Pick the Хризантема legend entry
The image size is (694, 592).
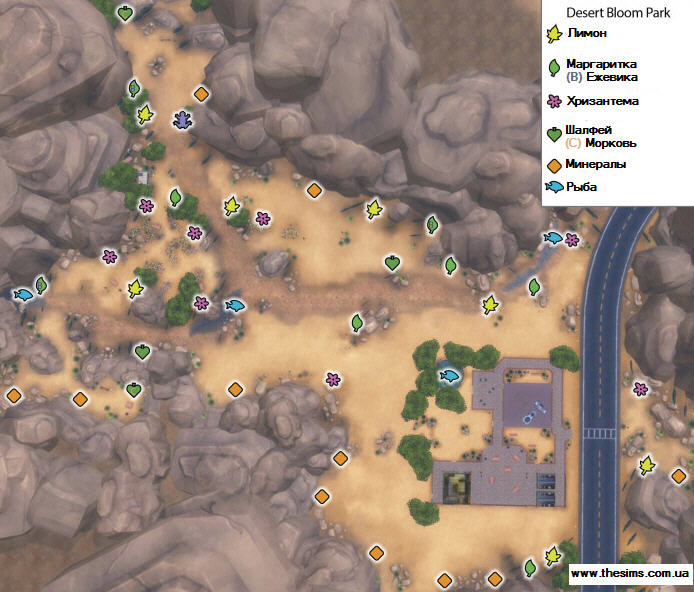[x=602, y=101]
